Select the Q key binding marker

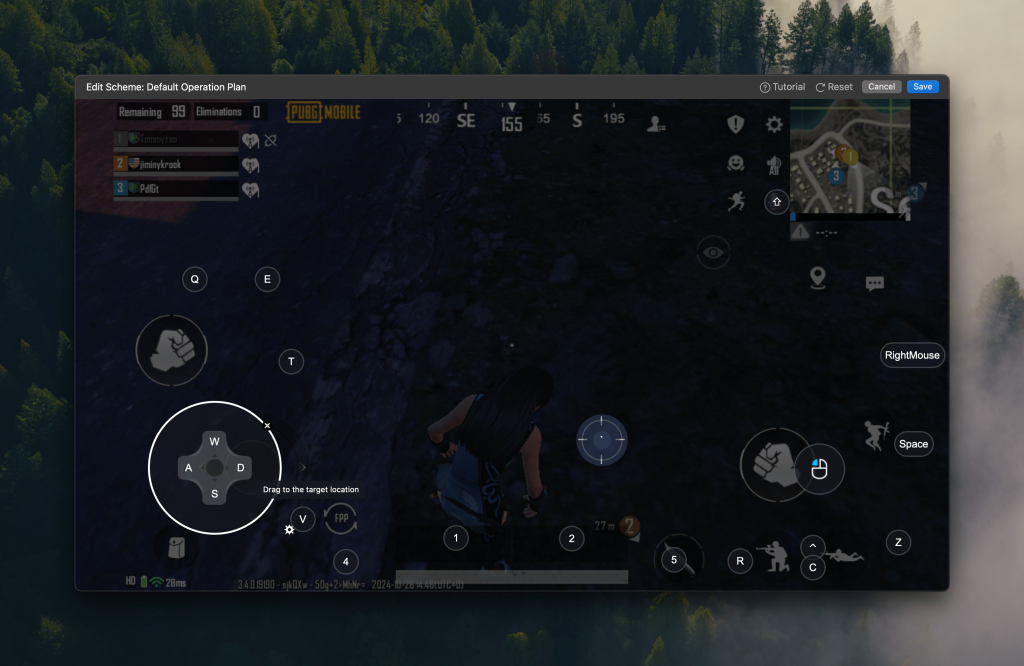point(195,280)
